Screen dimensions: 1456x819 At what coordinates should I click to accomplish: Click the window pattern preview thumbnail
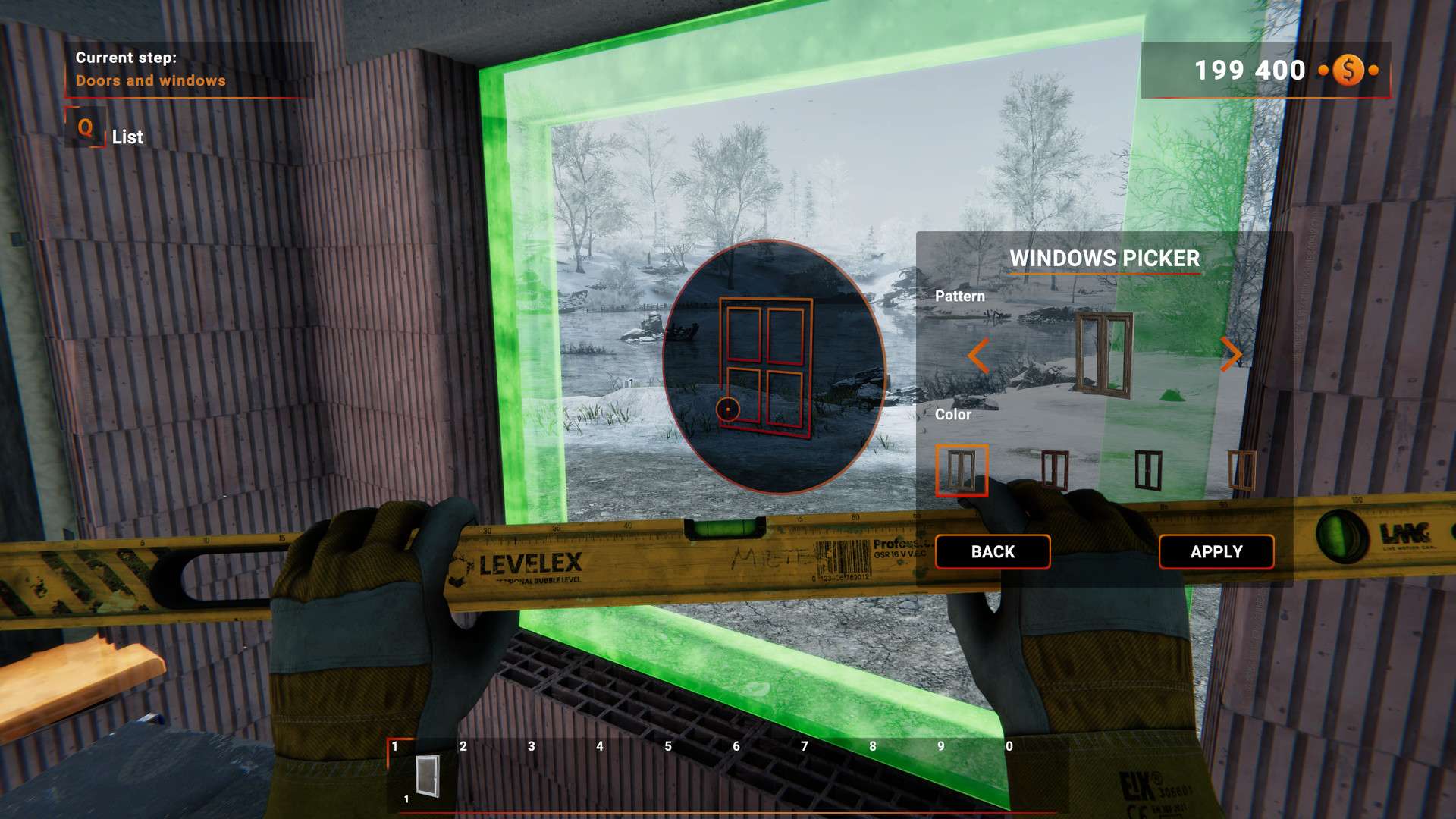pyautogui.click(x=1104, y=355)
